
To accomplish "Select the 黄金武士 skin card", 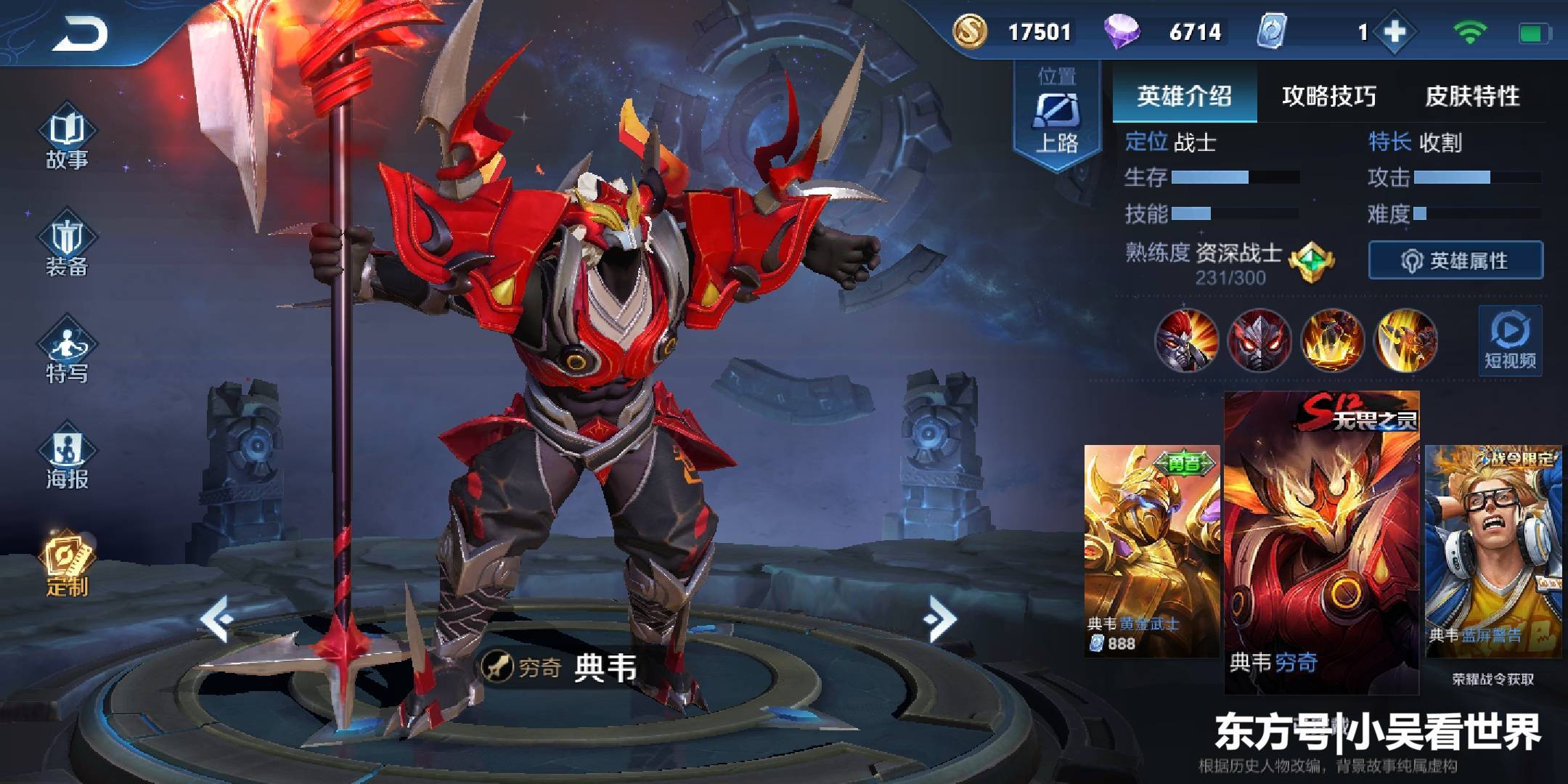I will click(1151, 550).
